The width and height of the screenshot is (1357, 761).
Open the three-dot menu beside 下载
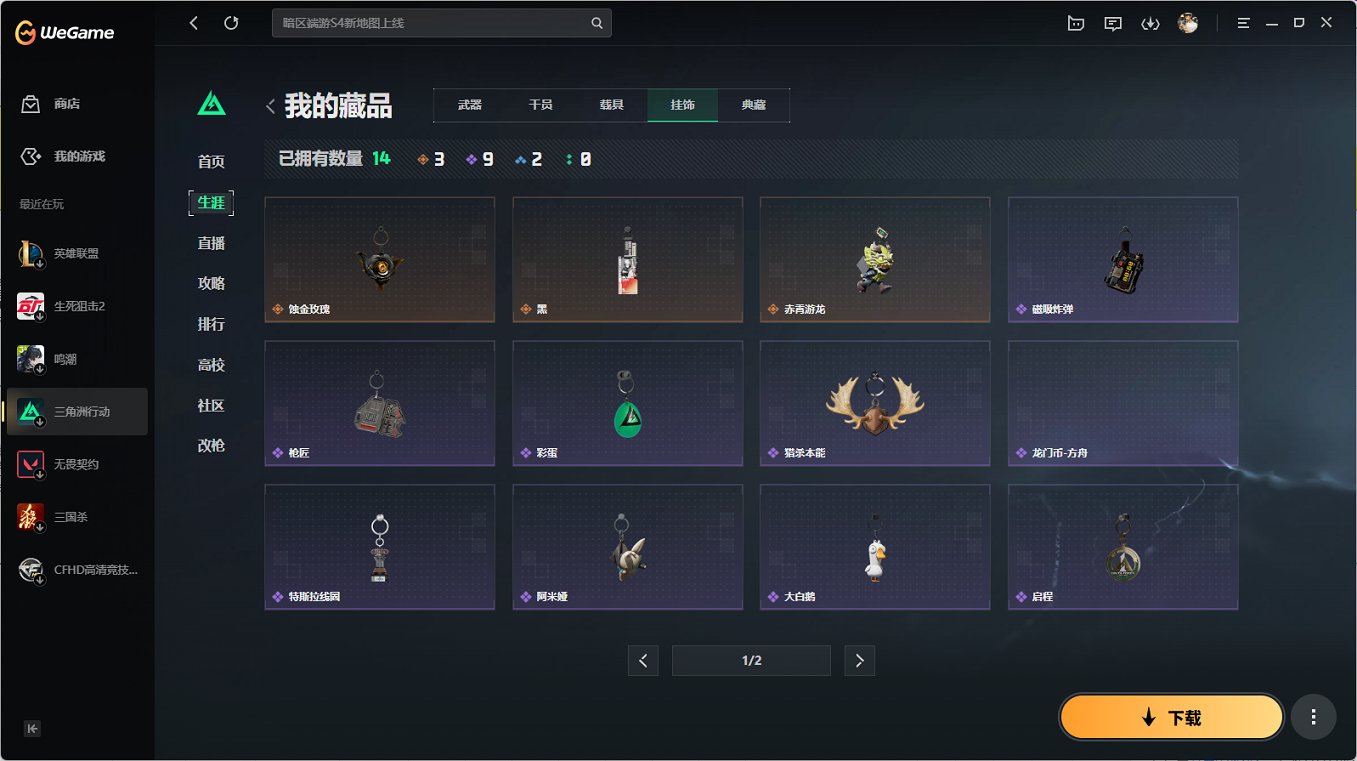[1313, 716]
